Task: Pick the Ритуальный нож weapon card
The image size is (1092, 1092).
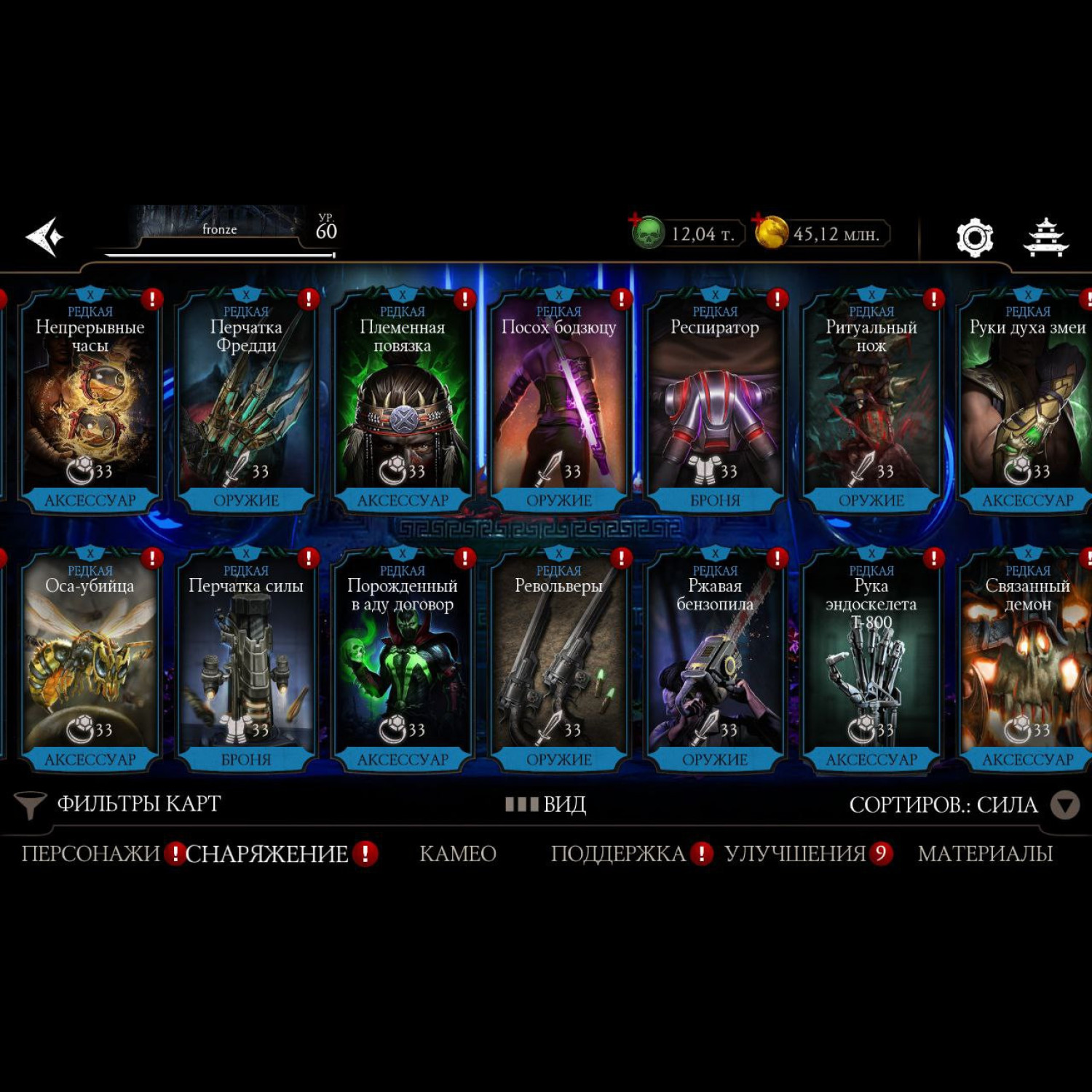Action: tap(871, 400)
